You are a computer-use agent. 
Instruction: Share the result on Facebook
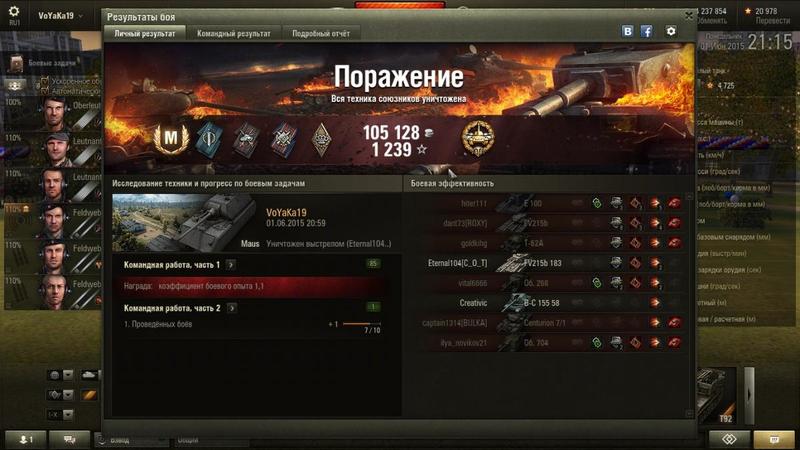tap(647, 31)
